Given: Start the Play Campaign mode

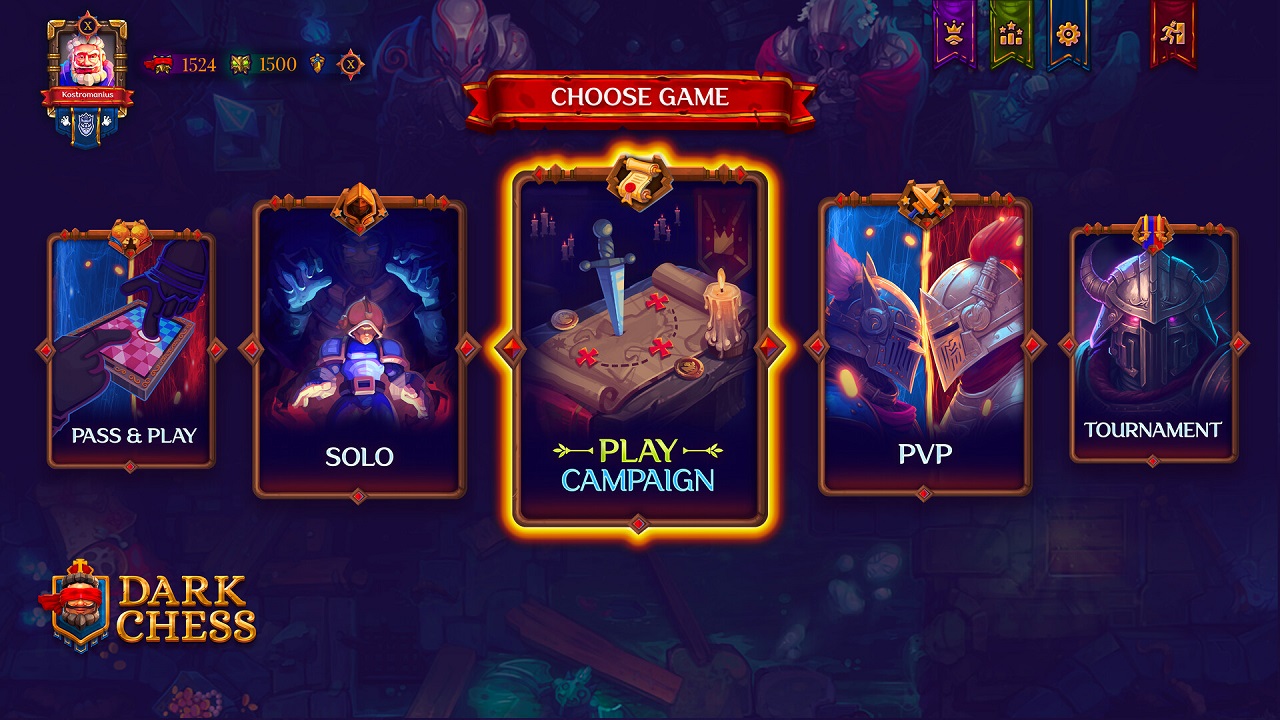Looking at the screenshot, I should [x=640, y=350].
